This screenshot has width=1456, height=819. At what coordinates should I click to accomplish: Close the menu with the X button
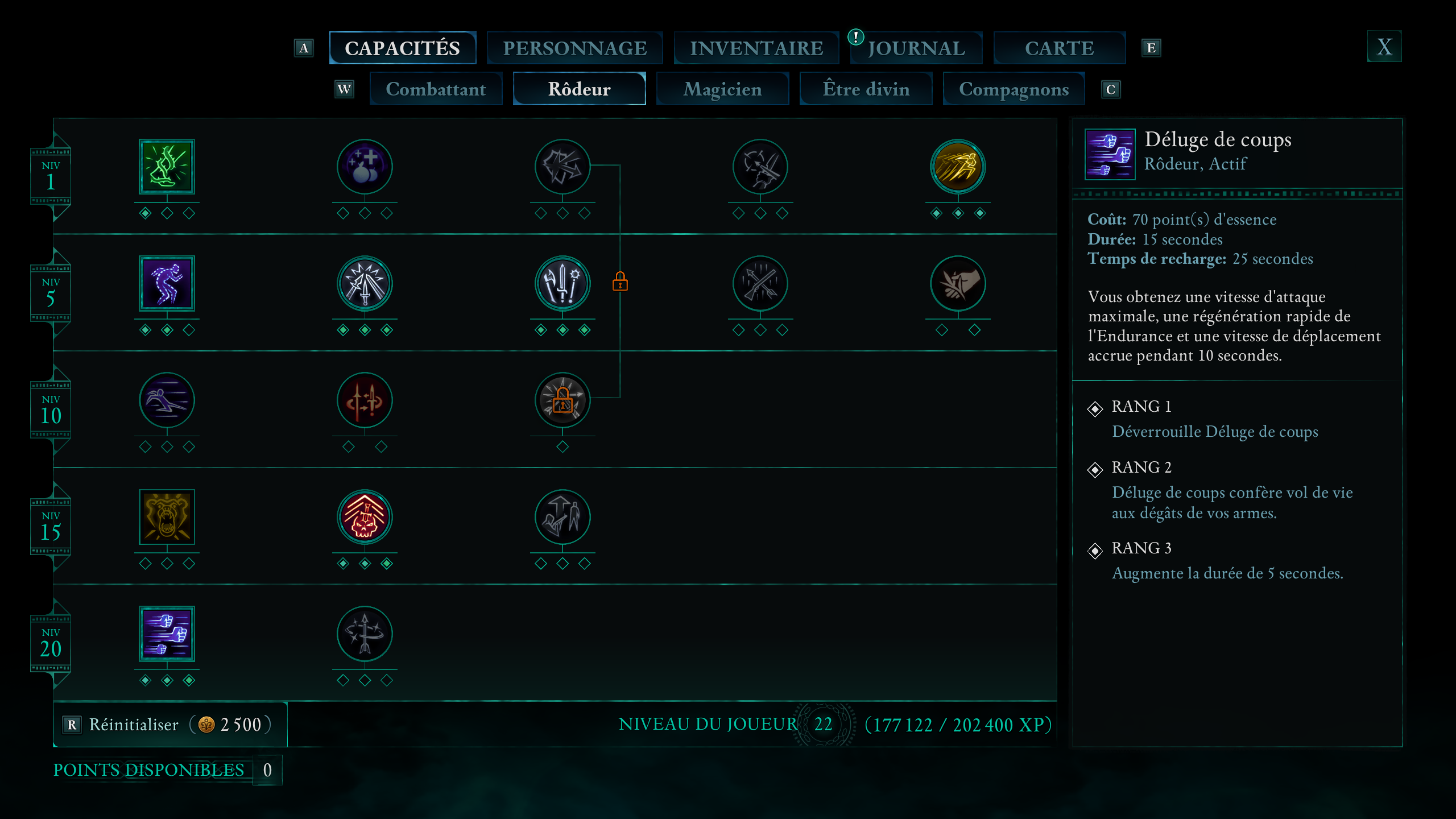coord(1384,47)
